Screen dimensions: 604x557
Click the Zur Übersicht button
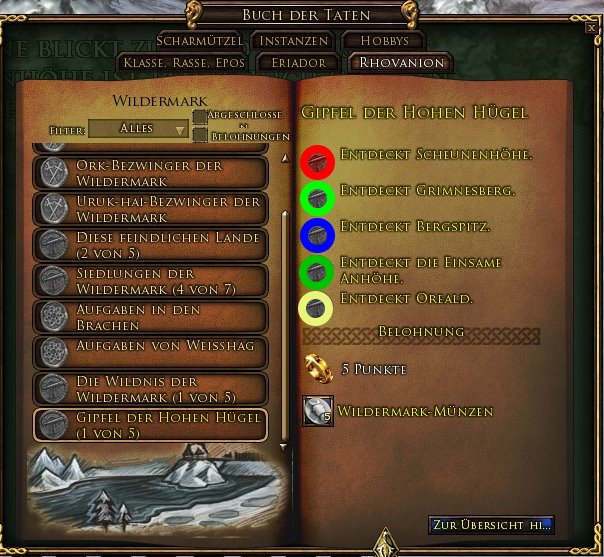click(x=491, y=525)
